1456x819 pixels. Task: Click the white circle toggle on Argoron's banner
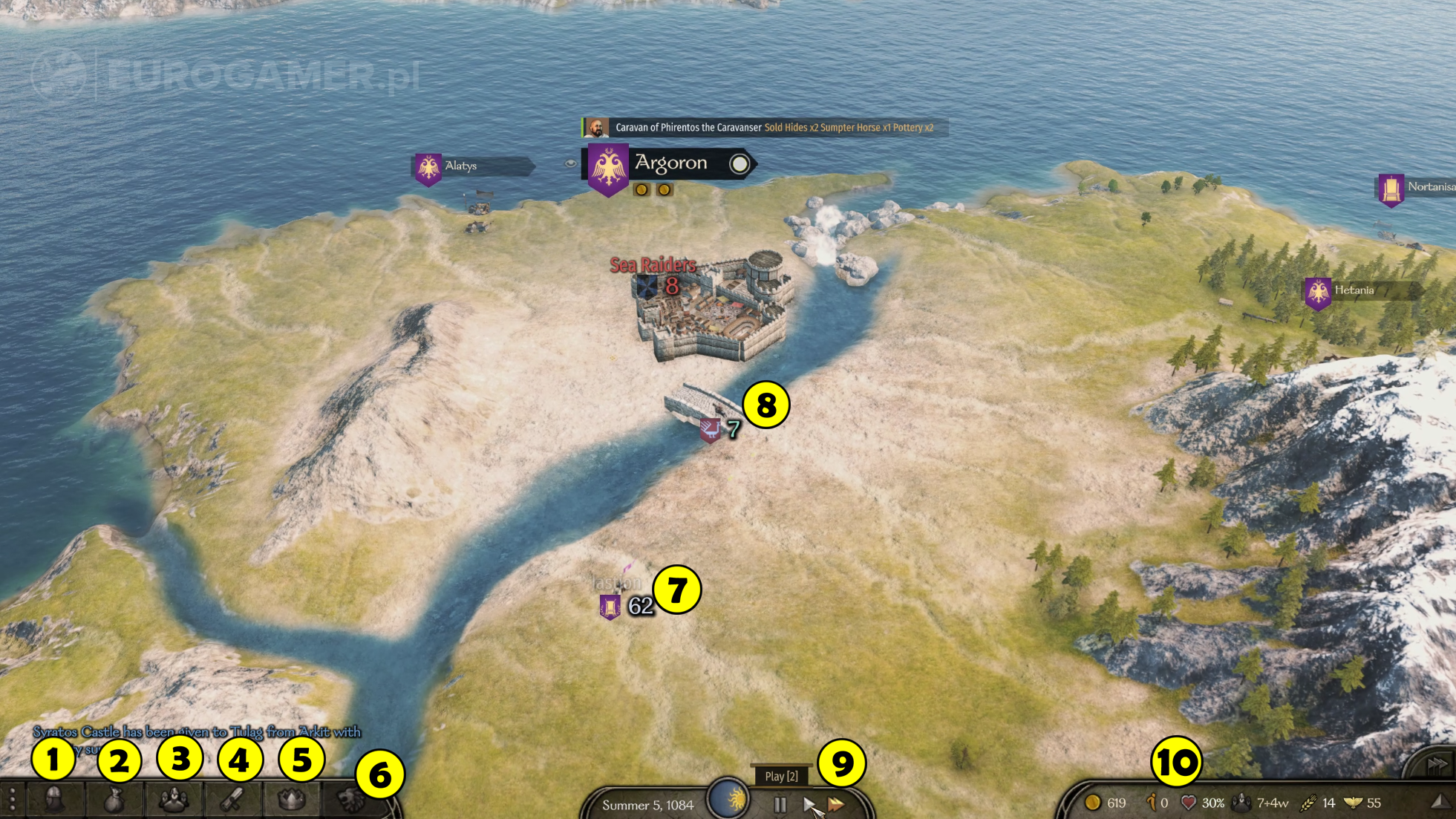coord(740,163)
